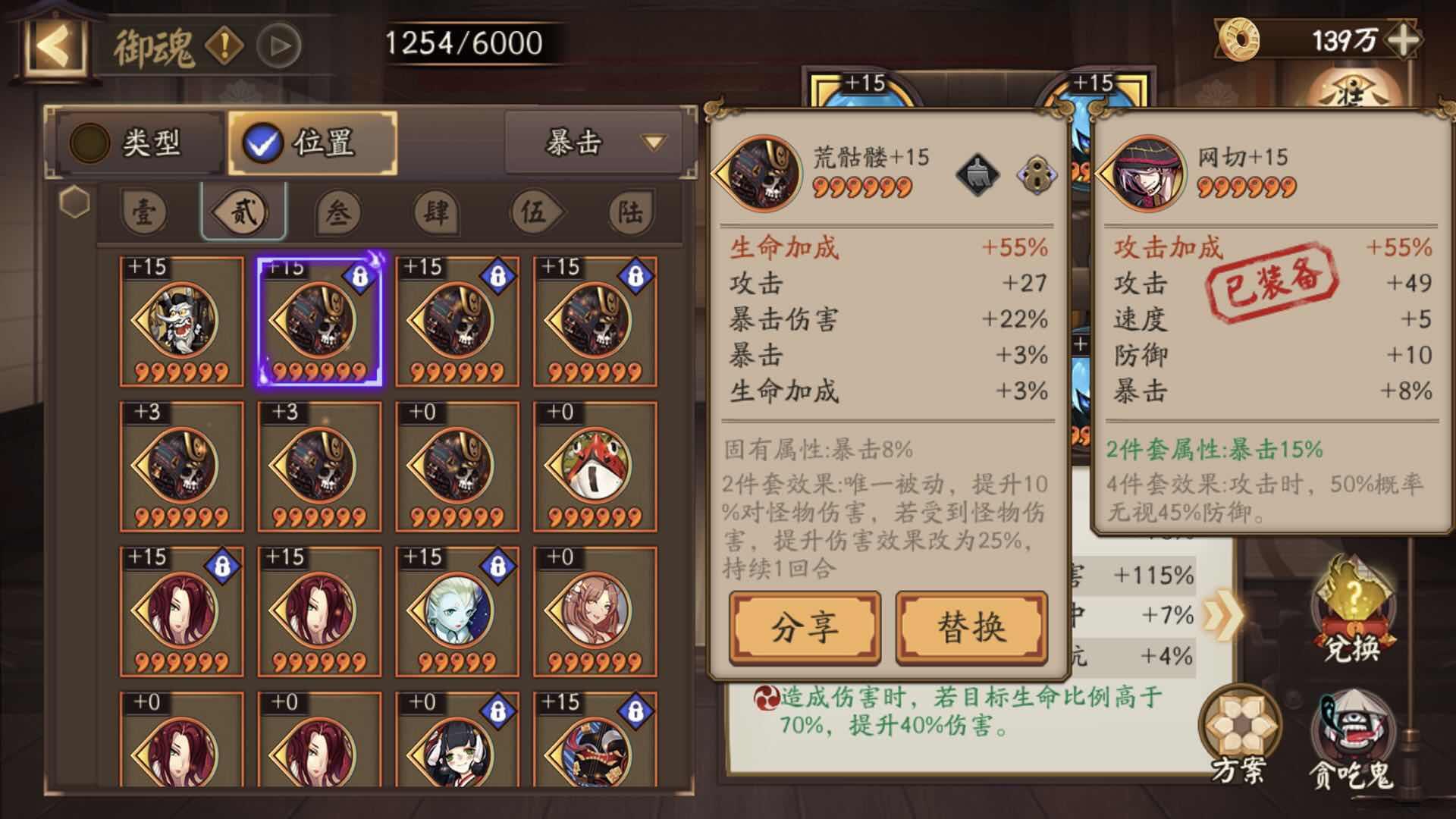Screen dimensions: 1456x819
Task: Open the 暴击 filter dropdown
Action: click(x=599, y=143)
